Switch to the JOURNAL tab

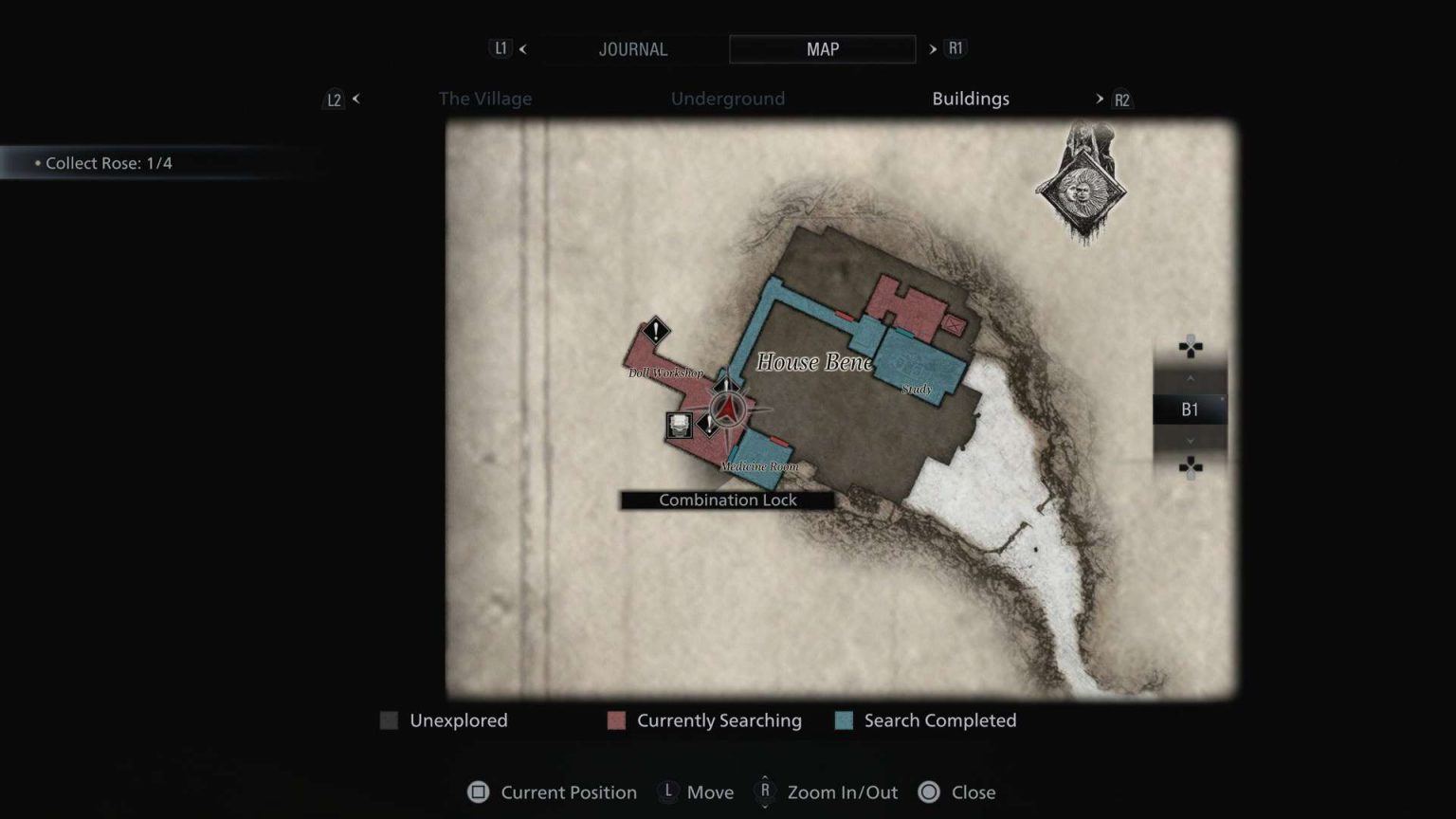click(x=632, y=49)
